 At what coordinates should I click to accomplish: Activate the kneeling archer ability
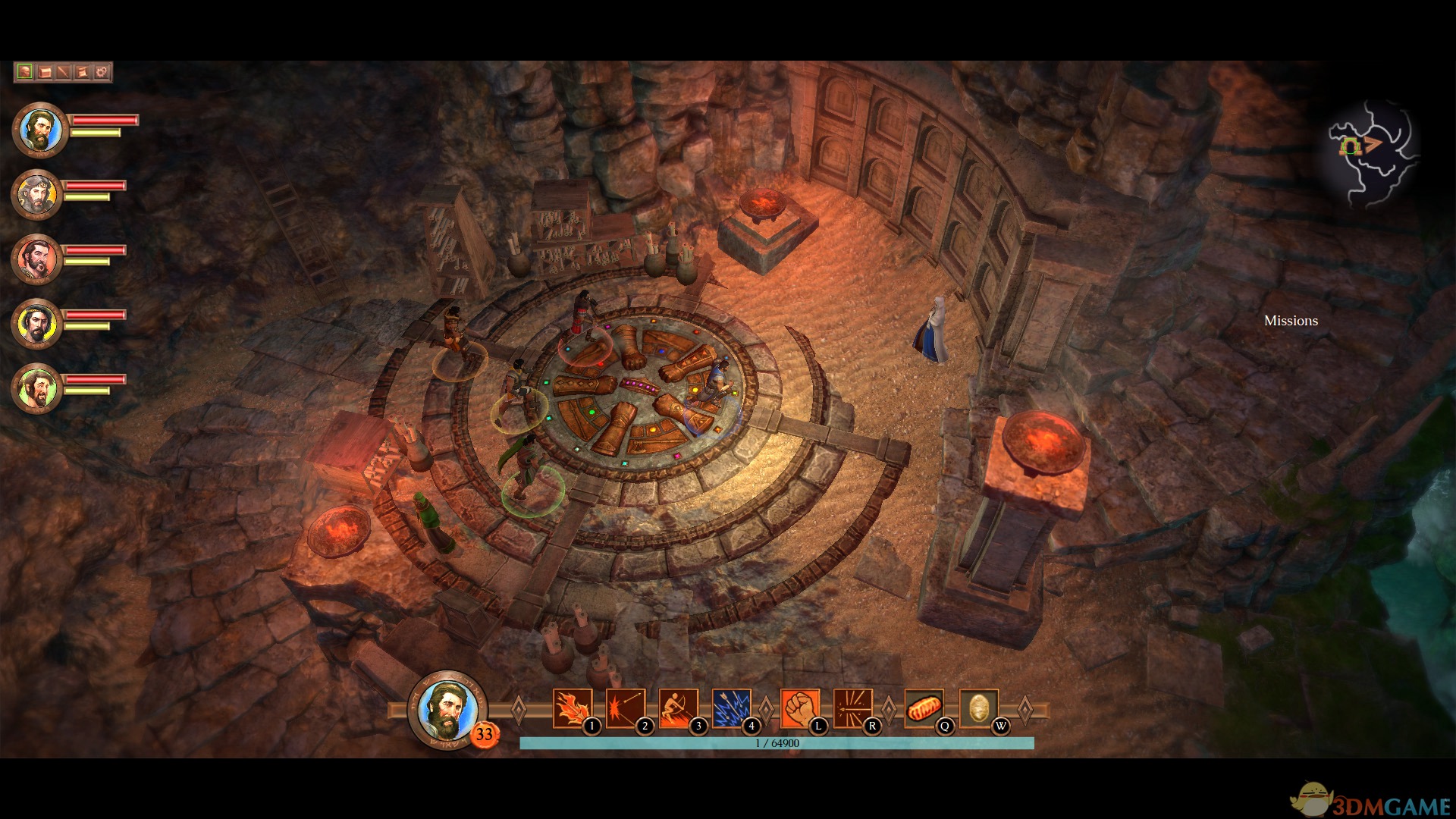click(679, 709)
